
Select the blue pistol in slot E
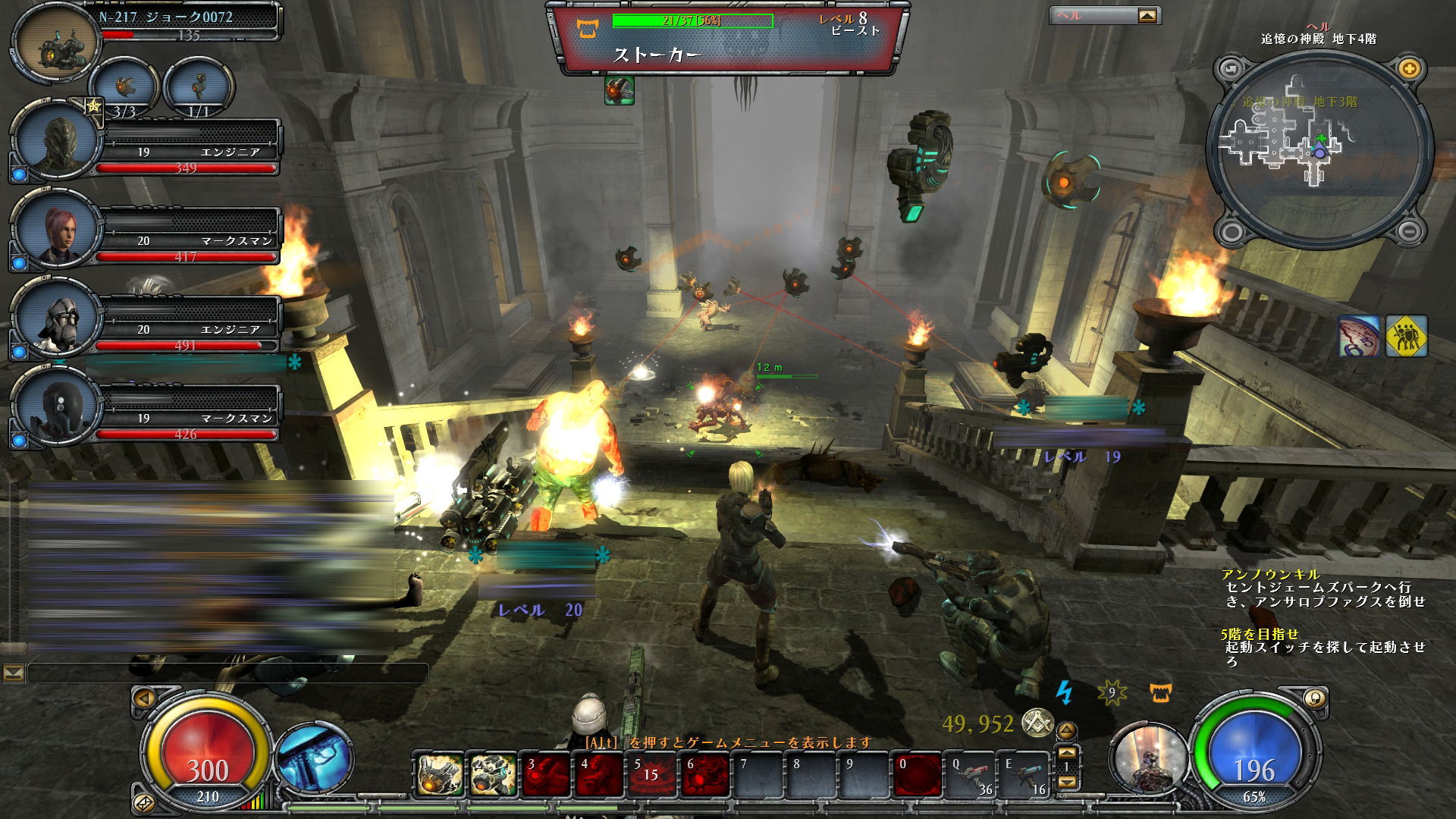click(x=1024, y=775)
